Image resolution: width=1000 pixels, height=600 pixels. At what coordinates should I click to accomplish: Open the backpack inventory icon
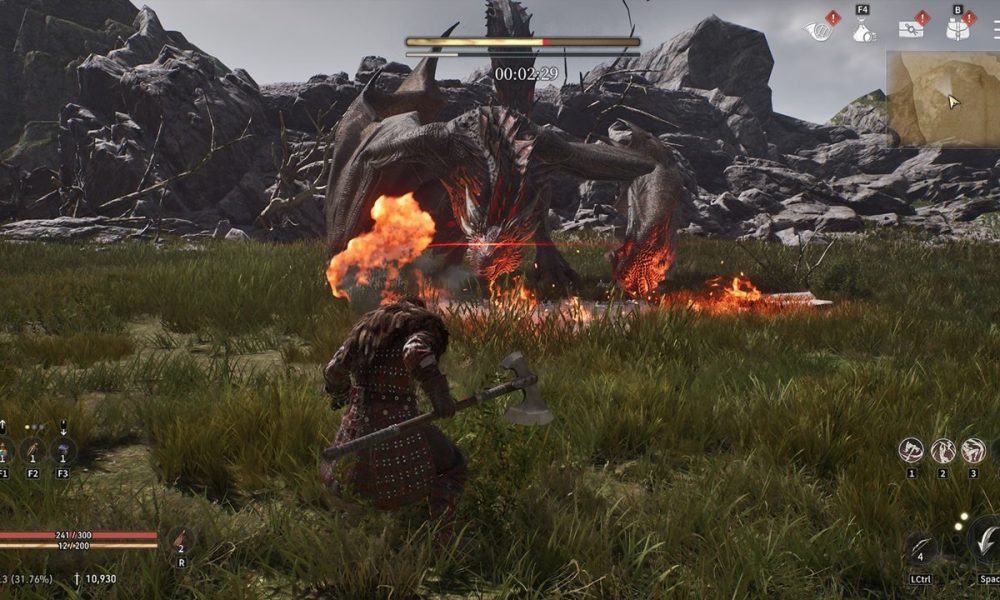pos(958,28)
